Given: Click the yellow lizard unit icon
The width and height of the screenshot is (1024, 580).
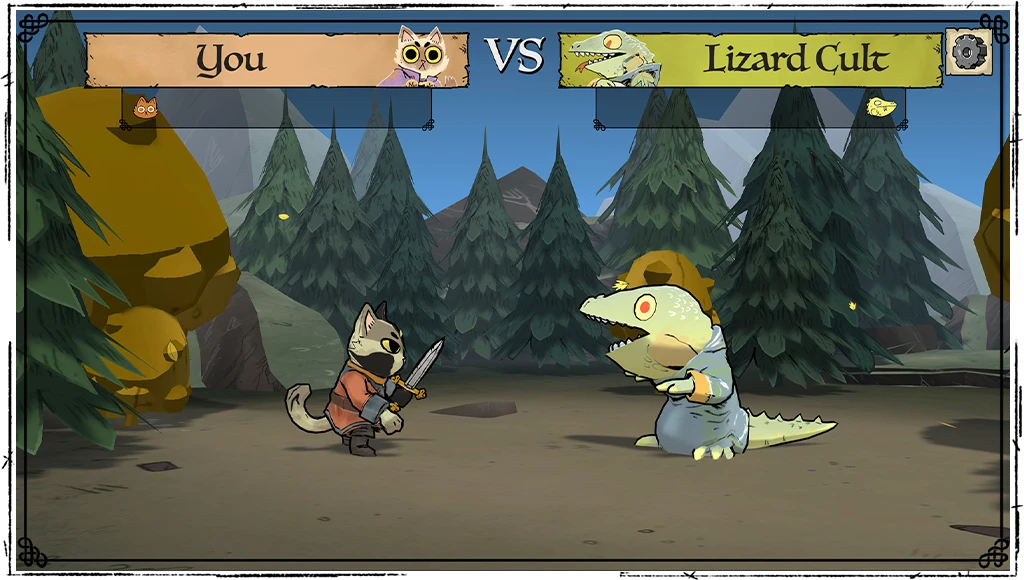Looking at the screenshot, I should (880, 107).
